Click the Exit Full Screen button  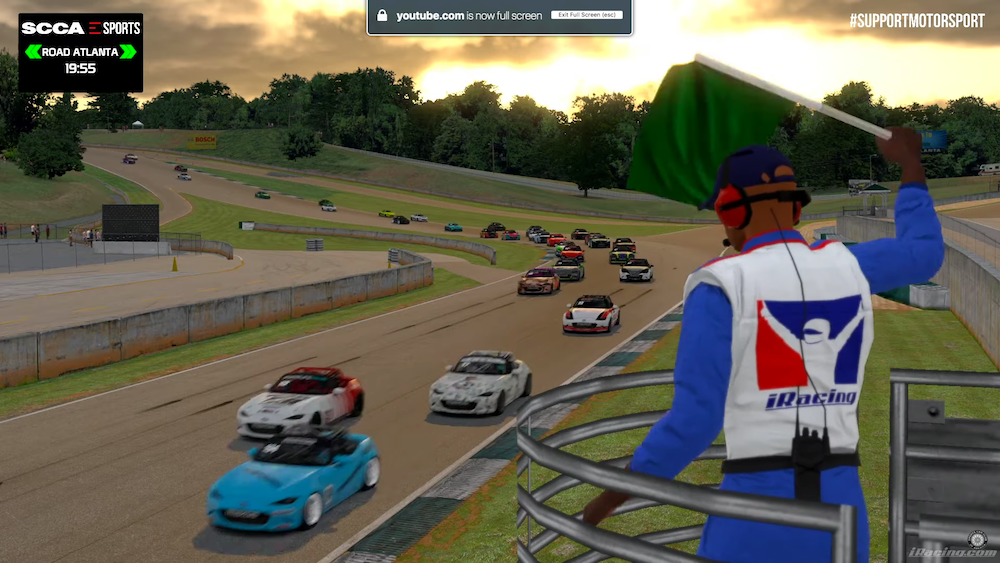click(x=586, y=15)
